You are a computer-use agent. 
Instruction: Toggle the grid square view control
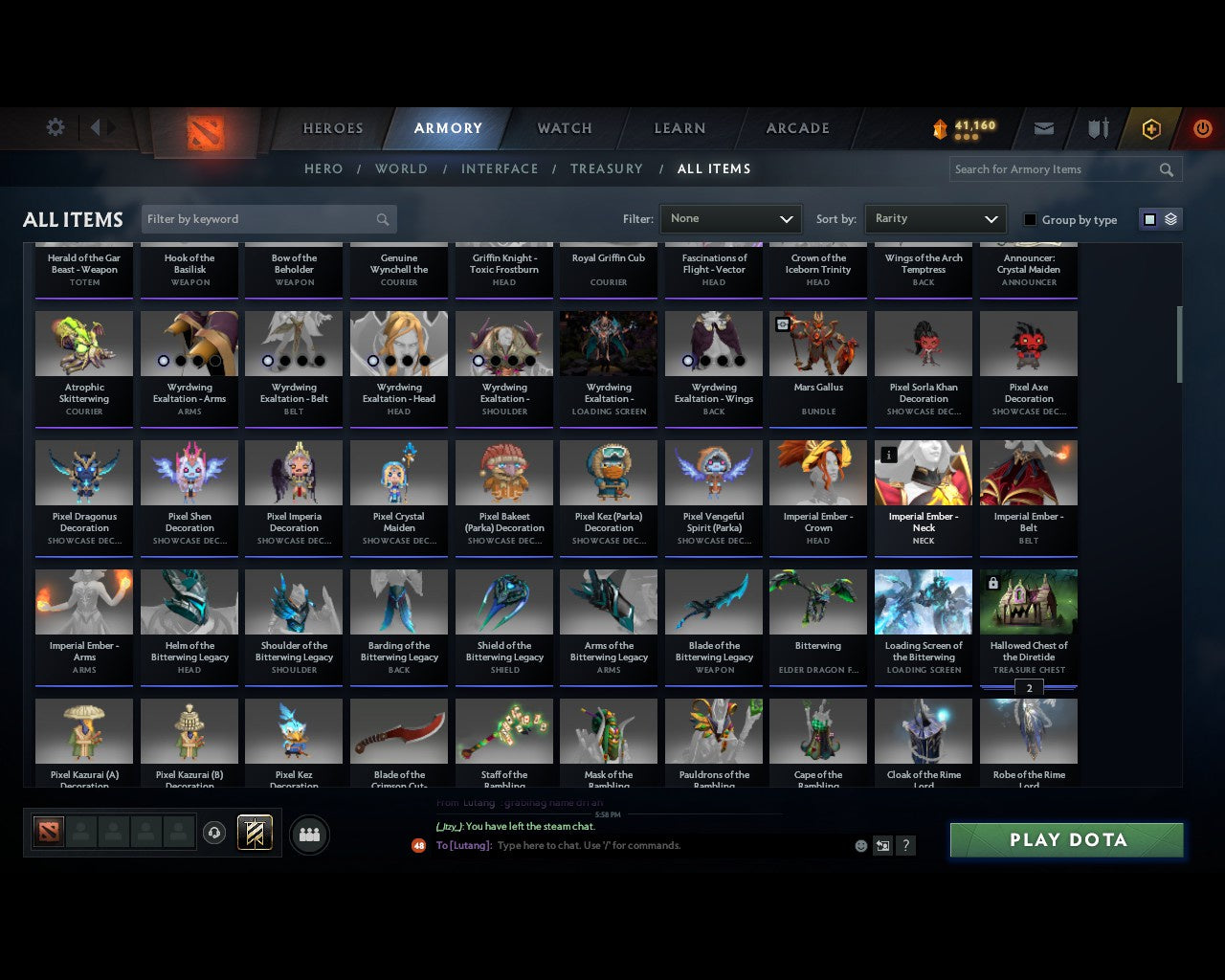[x=1149, y=219]
